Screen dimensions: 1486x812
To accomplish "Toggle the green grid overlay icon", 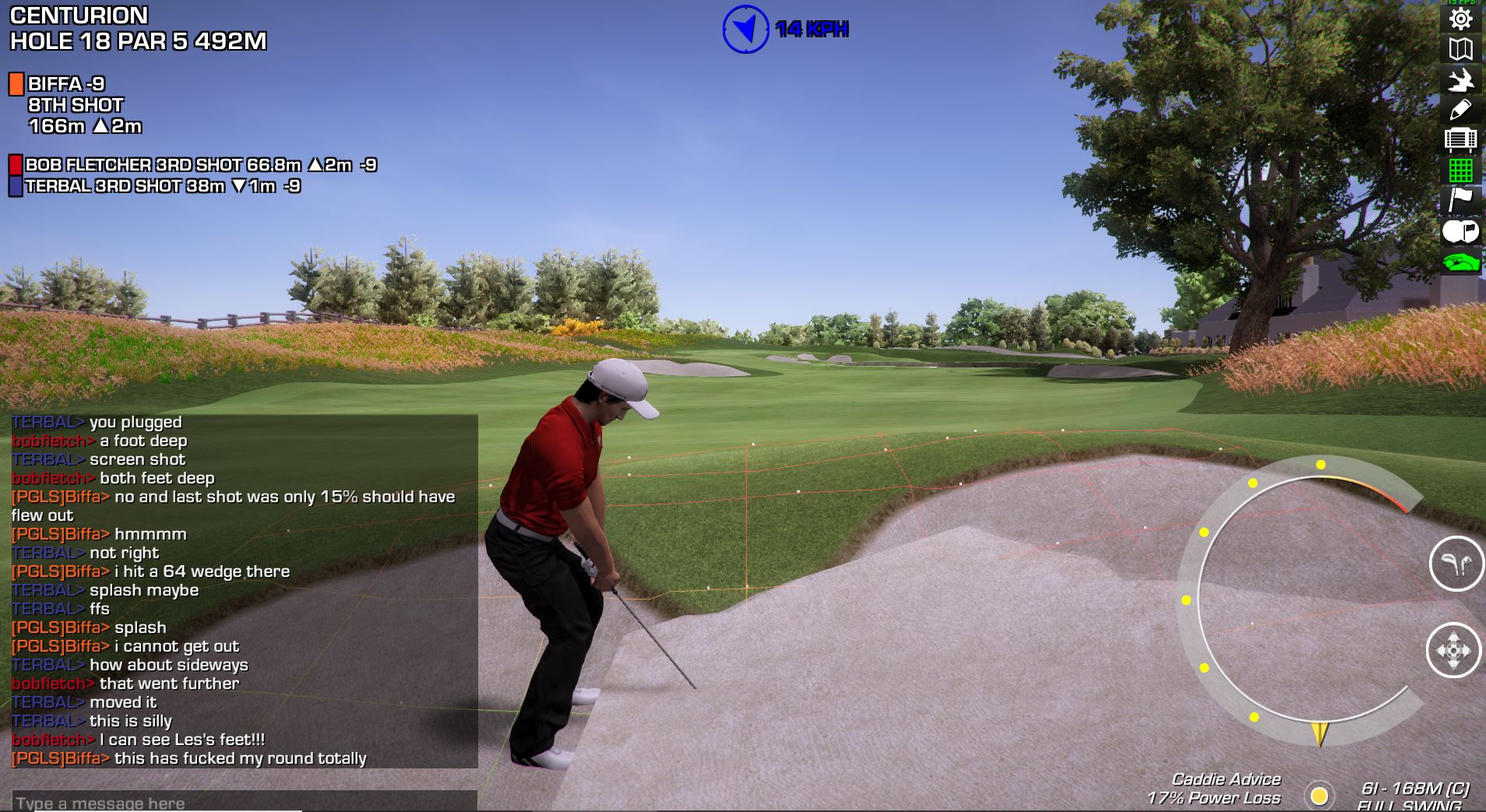I will point(1460,170).
